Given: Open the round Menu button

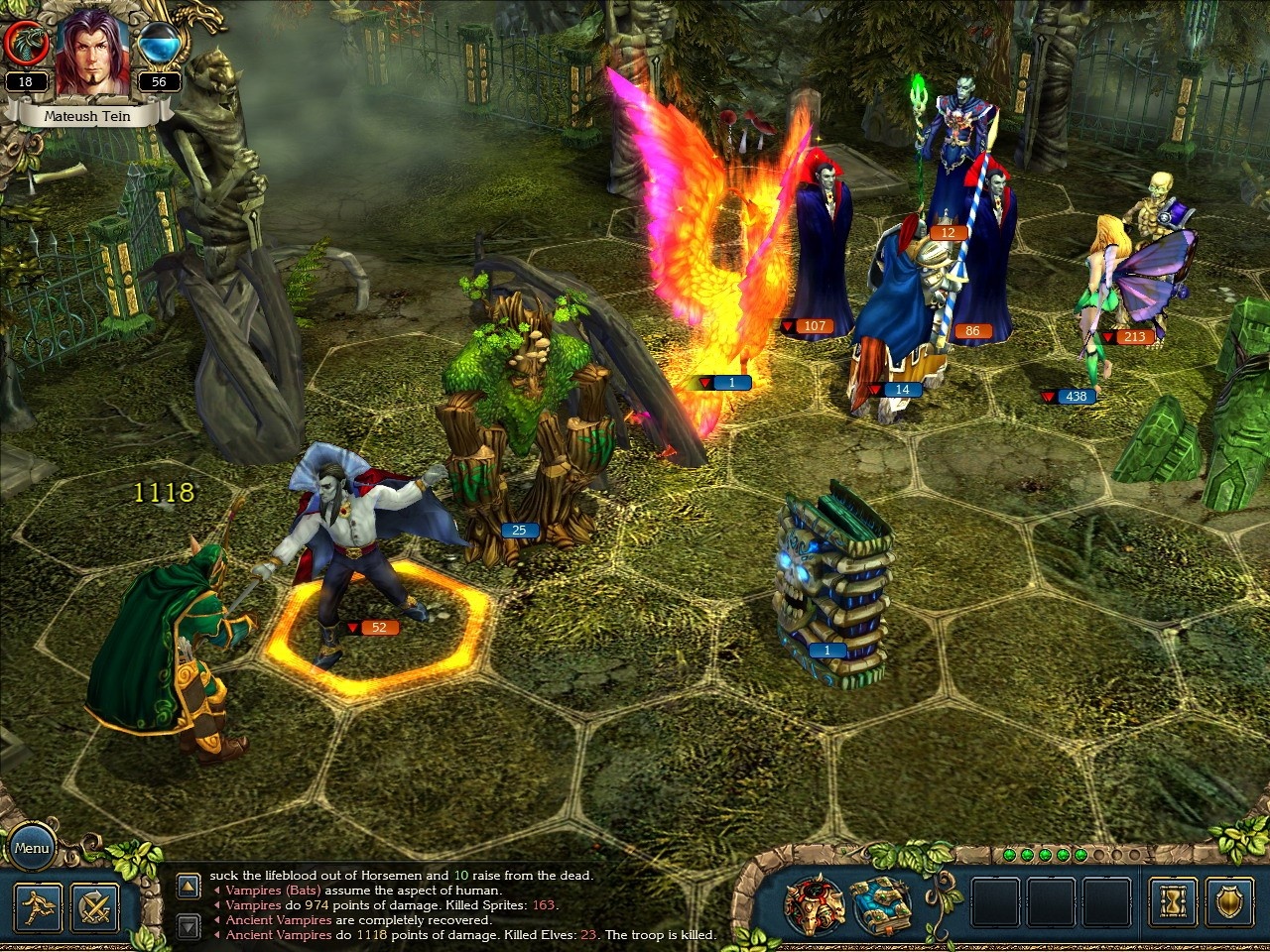Looking at the screenshot, I should (x=32, y=848).
